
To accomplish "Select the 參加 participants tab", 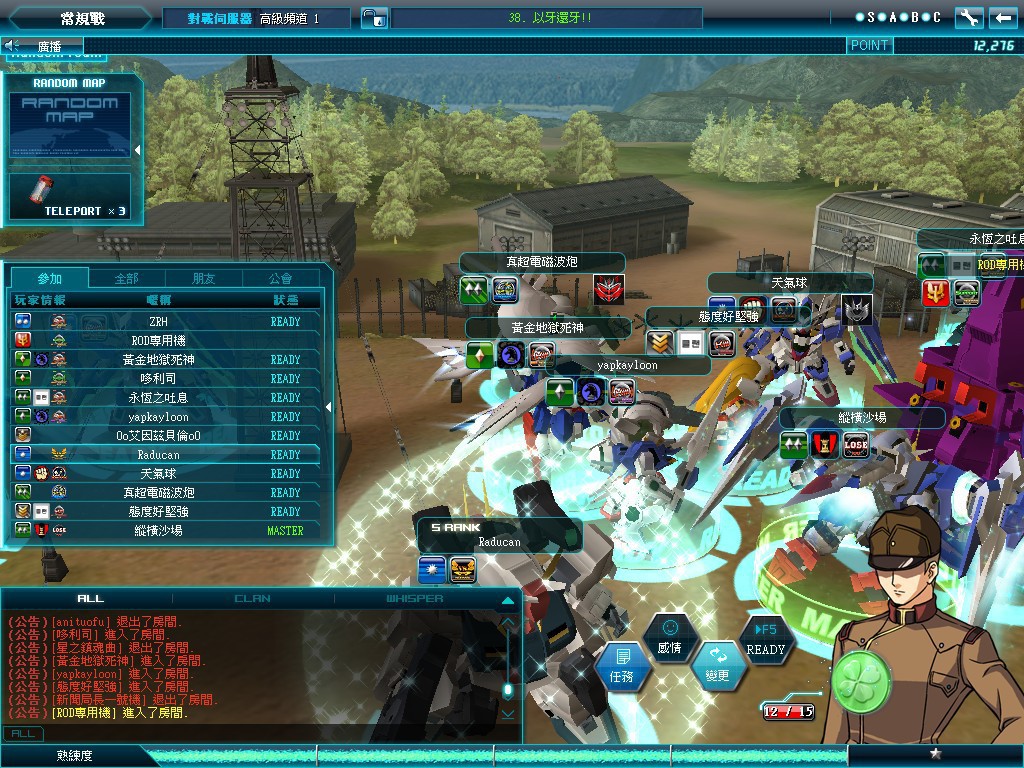I will coord(49,278).
